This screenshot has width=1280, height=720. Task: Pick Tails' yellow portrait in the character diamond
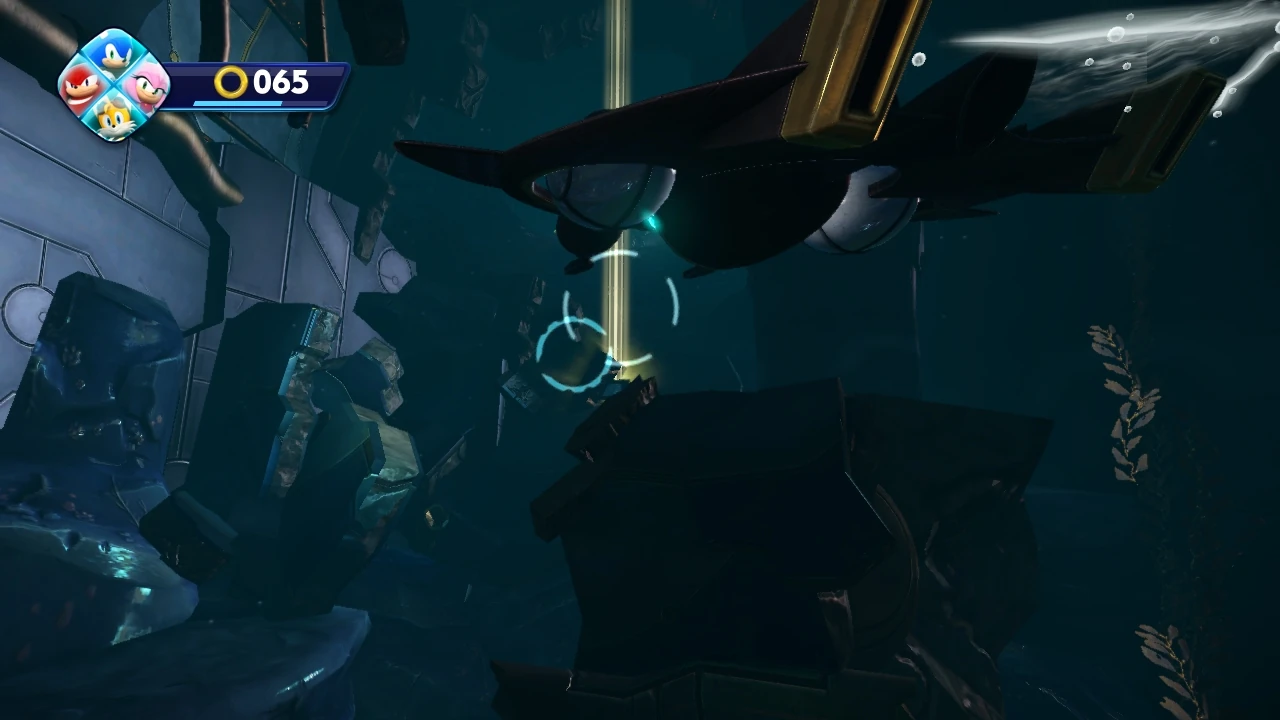113,117
